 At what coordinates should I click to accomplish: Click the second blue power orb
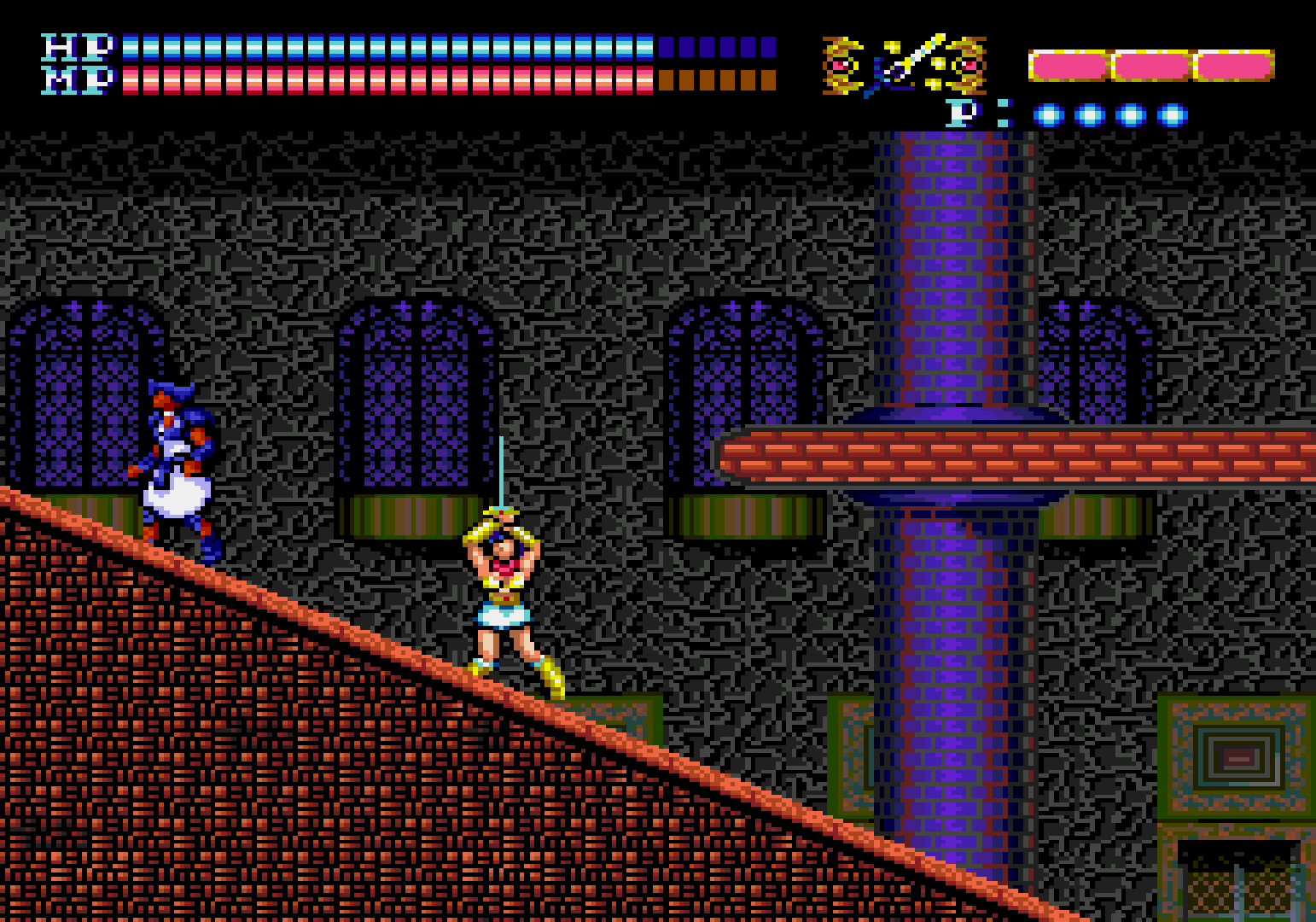pyautogui.click(x=1089, y=113)
